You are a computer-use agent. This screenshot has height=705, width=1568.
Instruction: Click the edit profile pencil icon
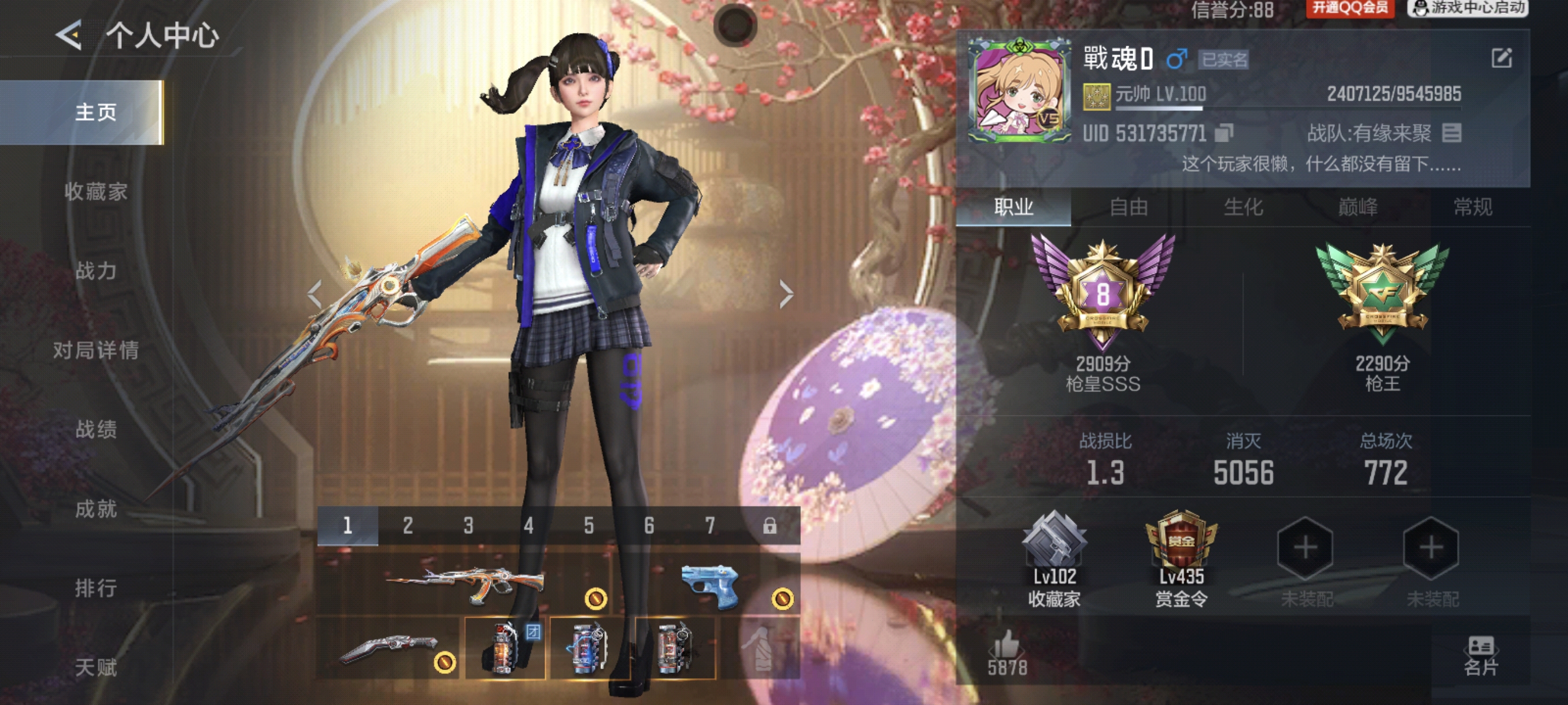1501,58
